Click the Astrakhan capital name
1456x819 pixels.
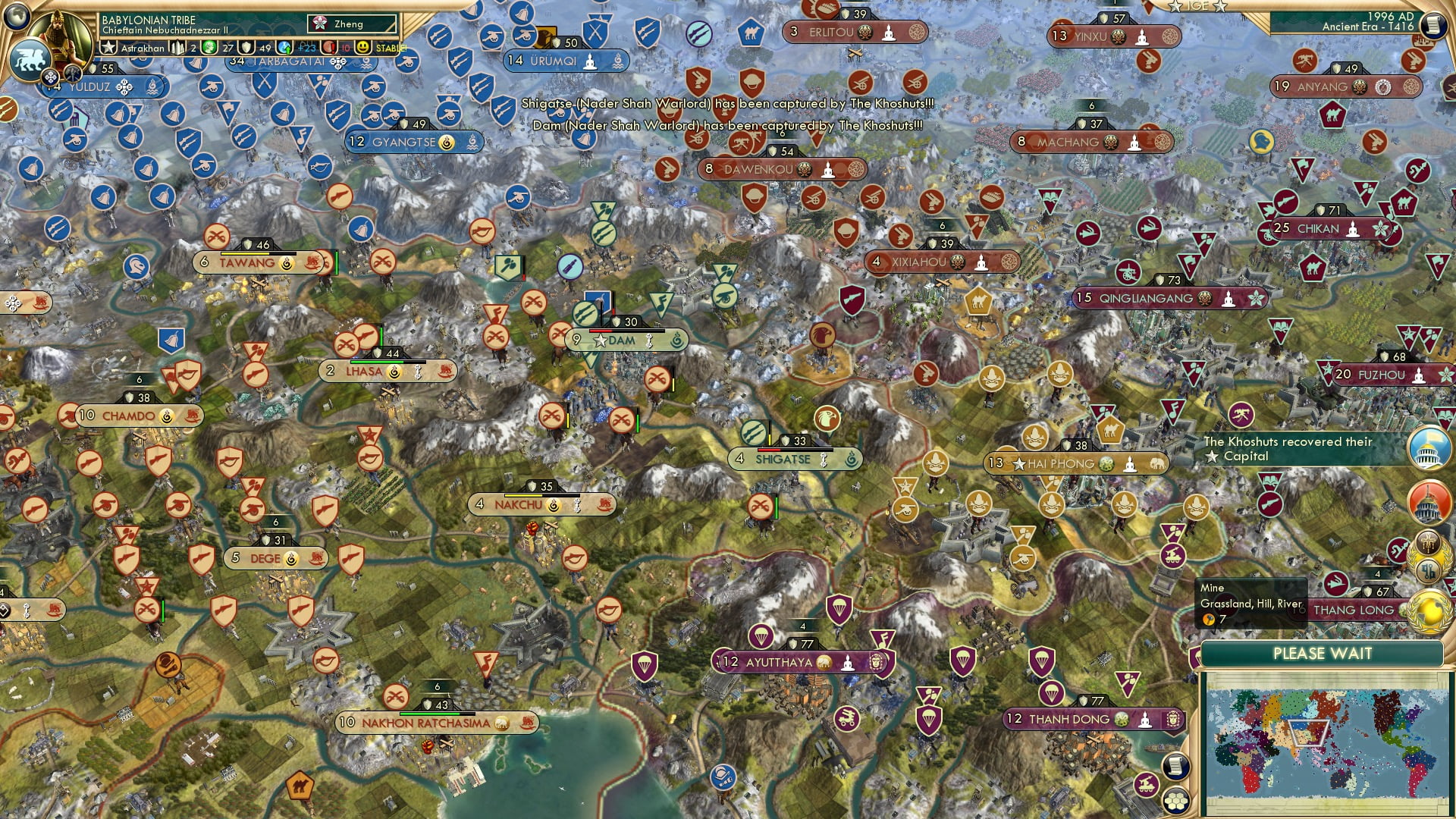(x=143, y=48)
